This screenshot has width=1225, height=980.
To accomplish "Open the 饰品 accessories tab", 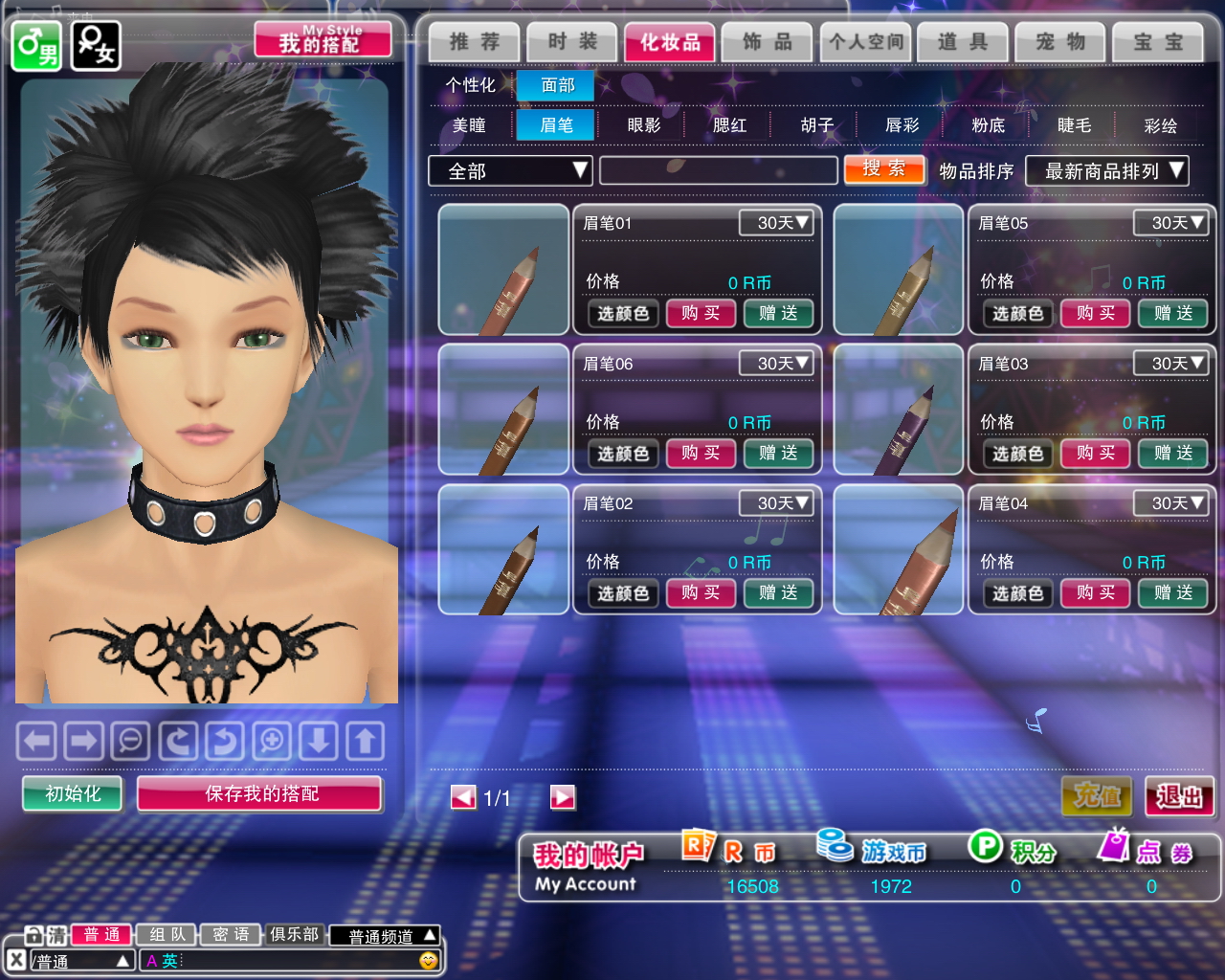I will (x=768, y=42).
